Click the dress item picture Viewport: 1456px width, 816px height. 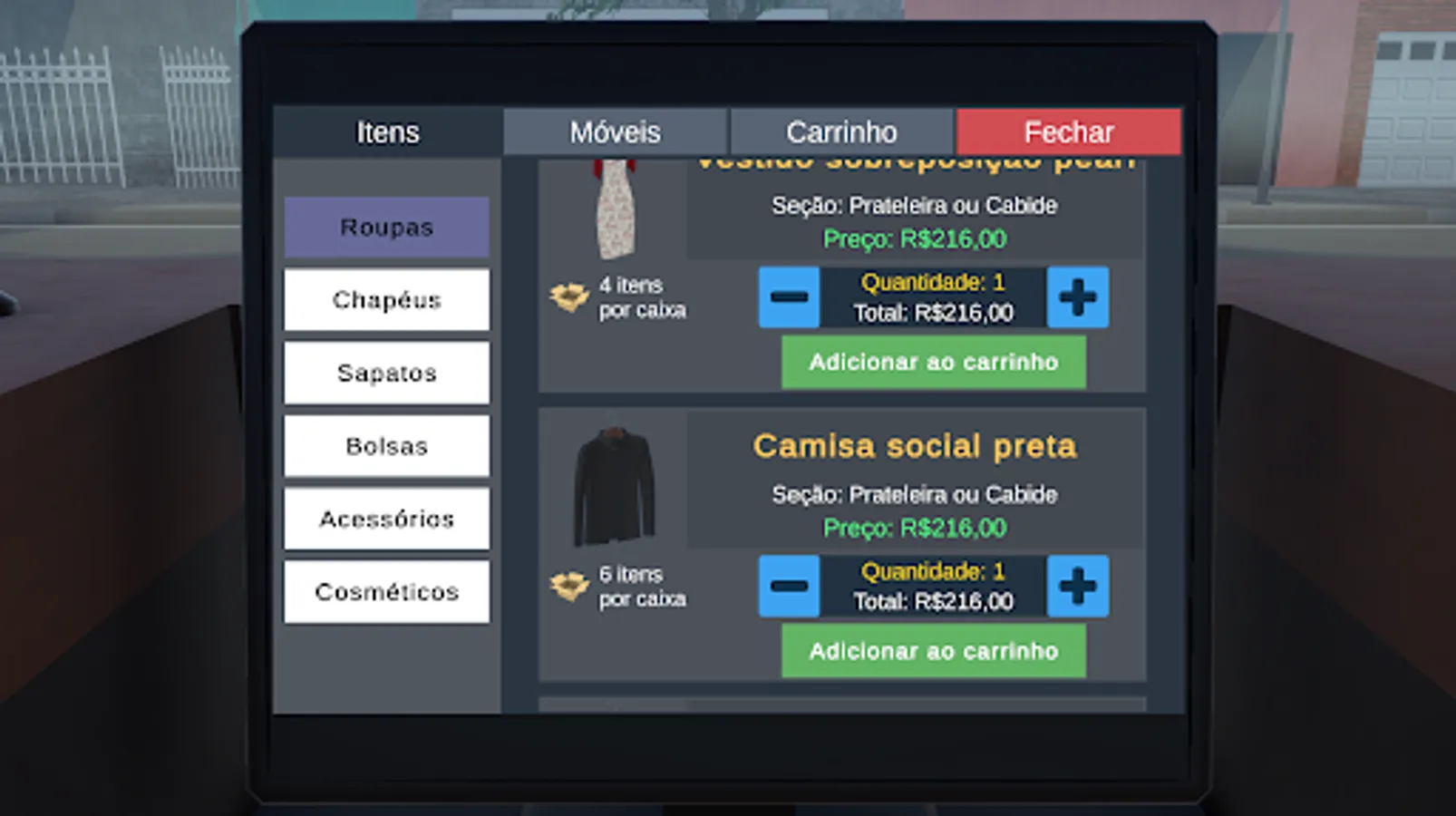click(616, 210)
